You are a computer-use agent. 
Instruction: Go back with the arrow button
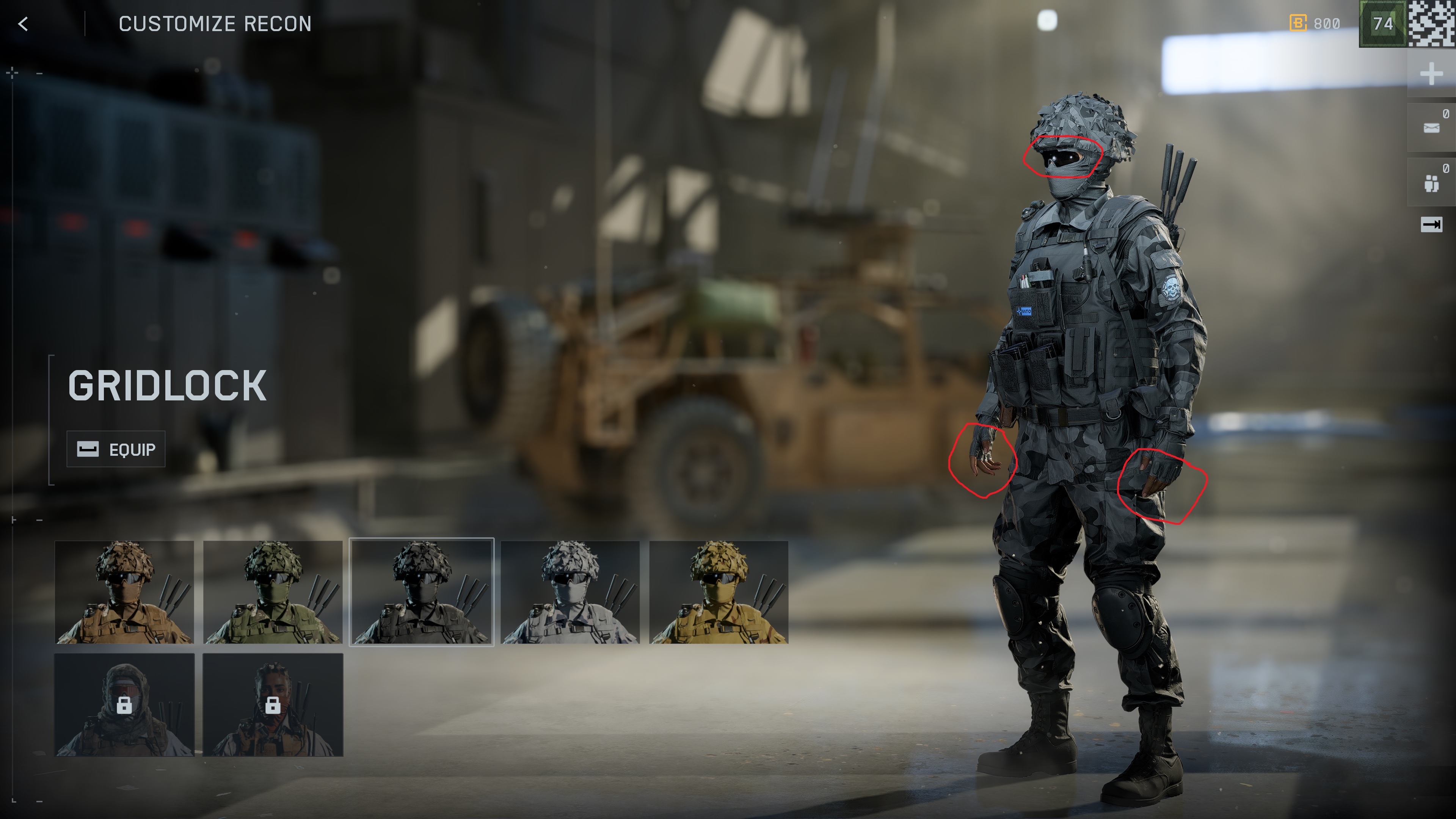pyautogui.click(x=23, y=24)
